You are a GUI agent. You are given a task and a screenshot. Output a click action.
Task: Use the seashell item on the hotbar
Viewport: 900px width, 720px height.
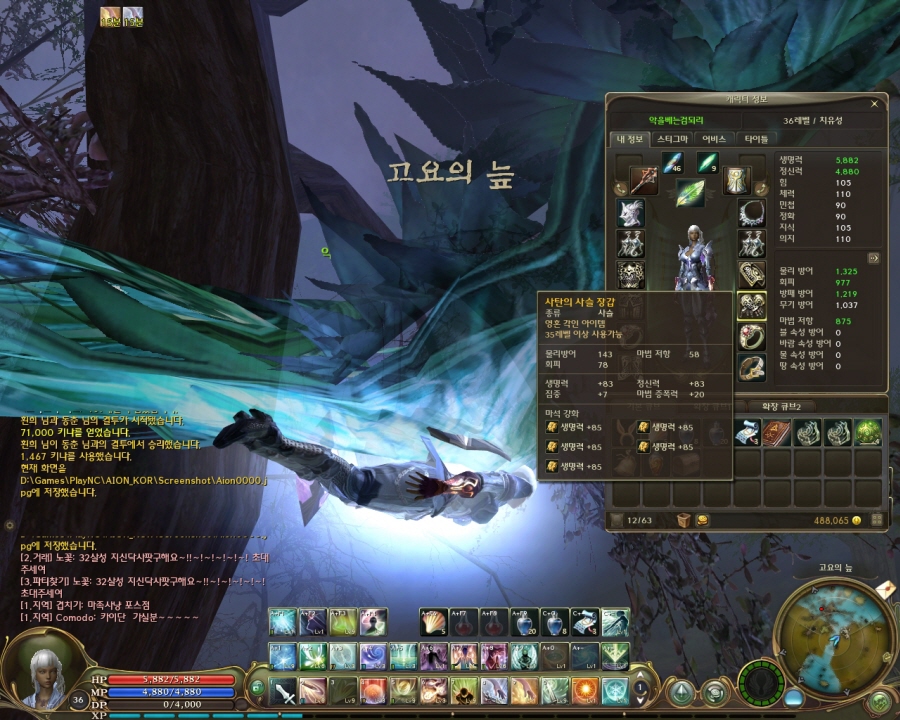[x=434, y=622]
